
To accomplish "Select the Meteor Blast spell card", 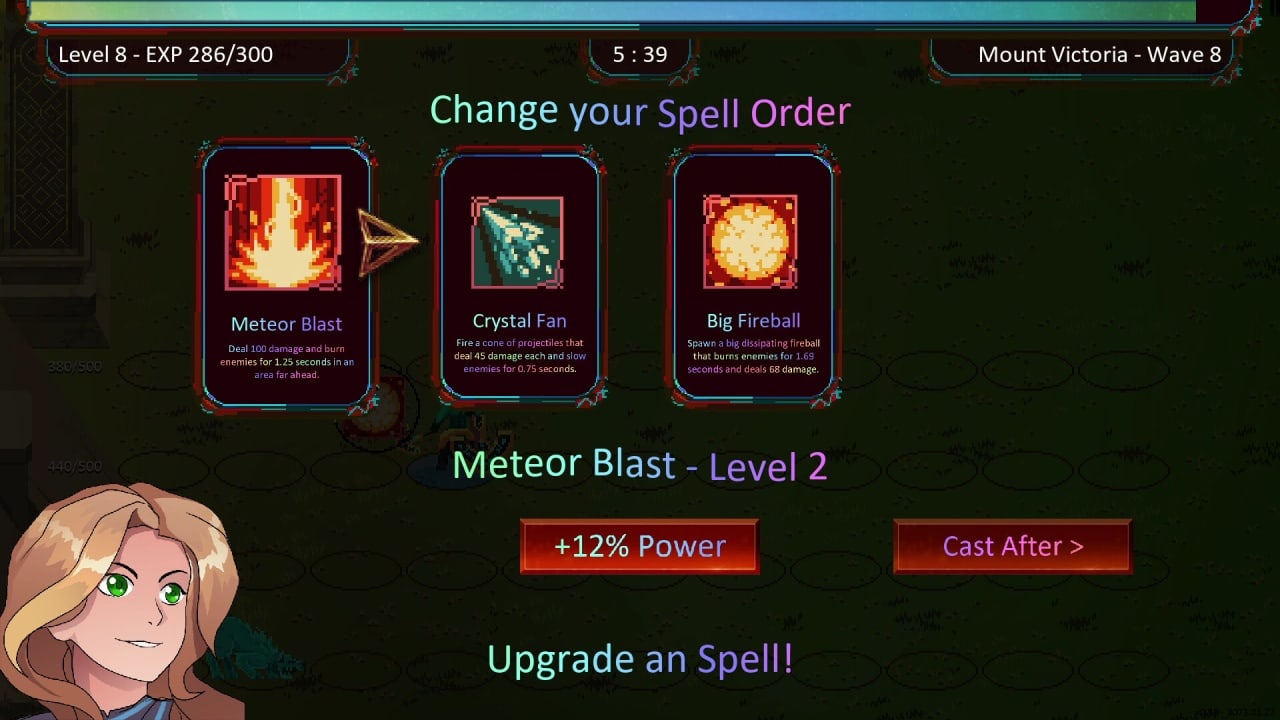I will 286,275.
